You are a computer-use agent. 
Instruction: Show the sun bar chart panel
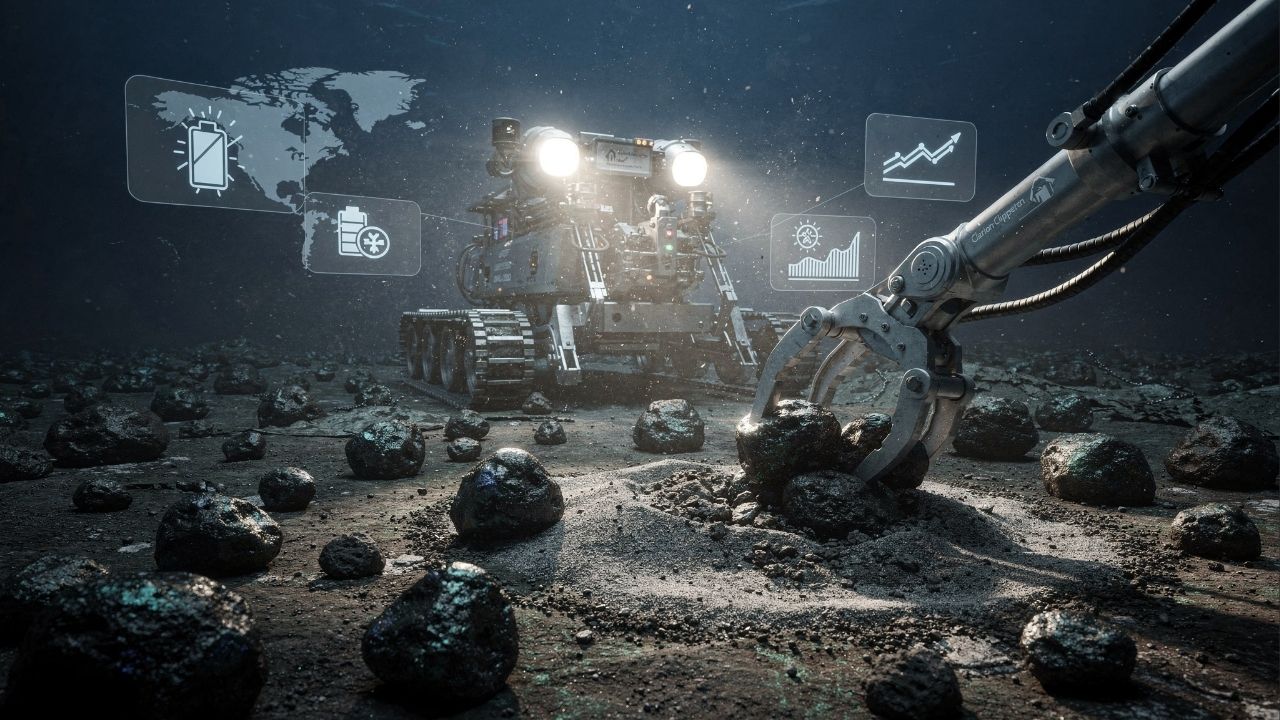[822, 253]
